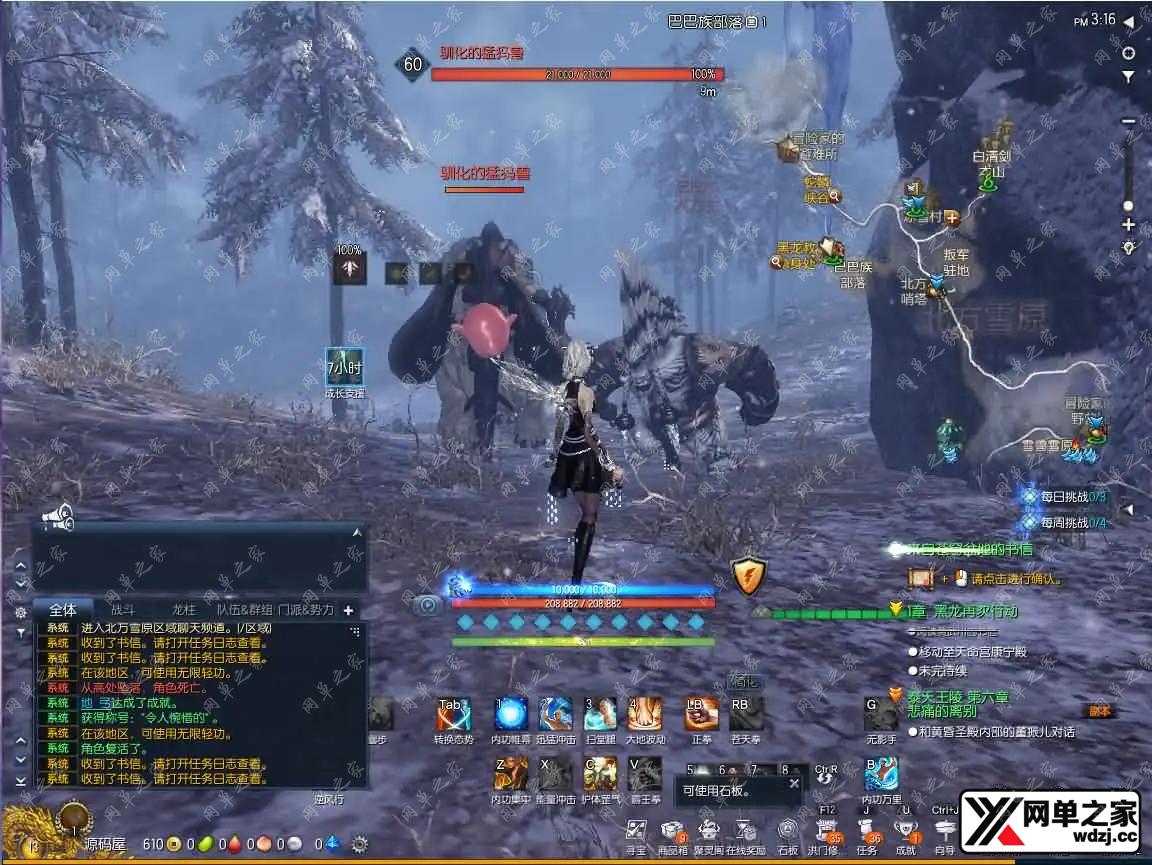Zoom out the map with minus button
This screenshot has height=865, width=1152.
(x=1129, y=122)
